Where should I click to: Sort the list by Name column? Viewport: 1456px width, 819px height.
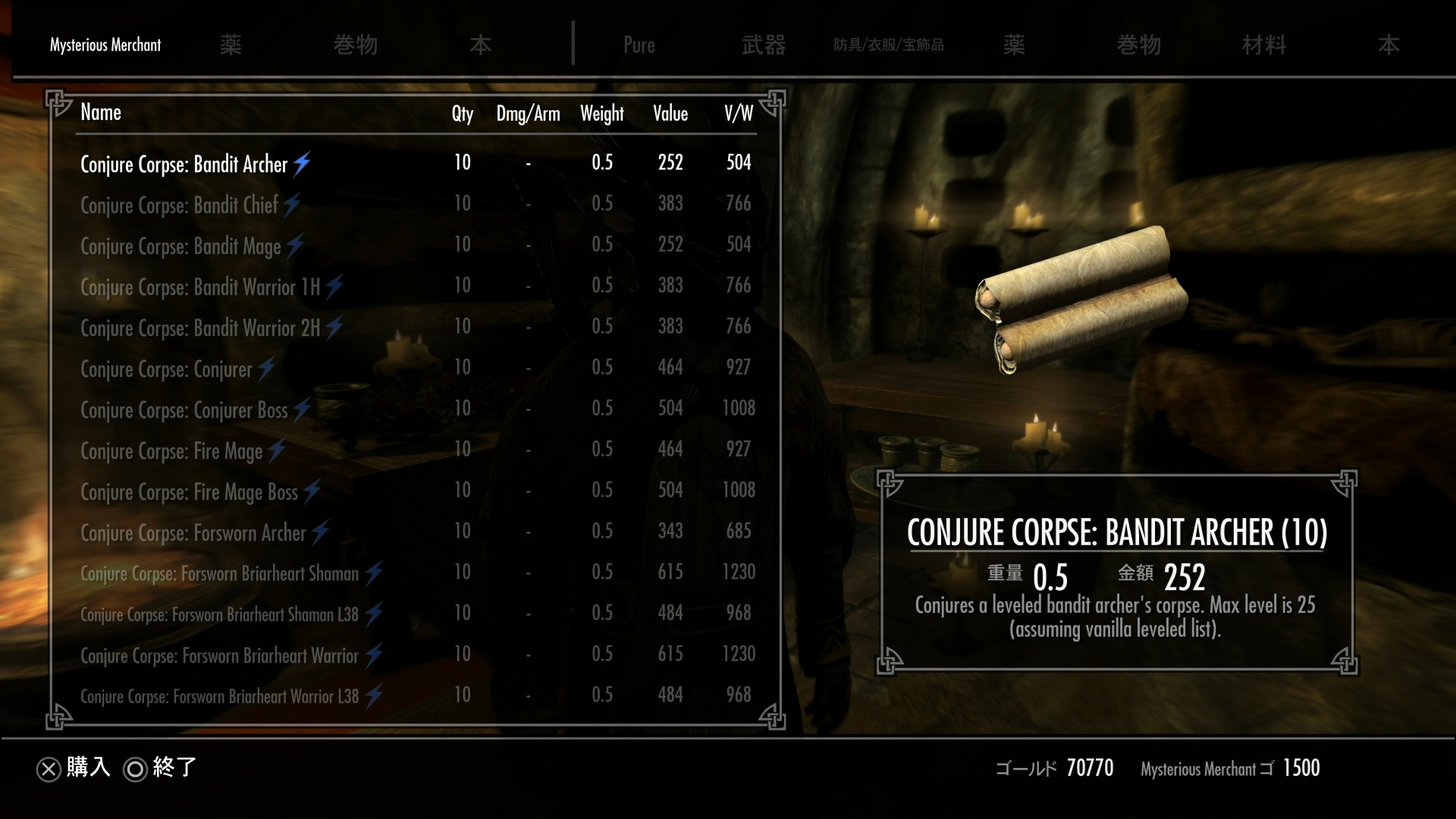[101, 113]
